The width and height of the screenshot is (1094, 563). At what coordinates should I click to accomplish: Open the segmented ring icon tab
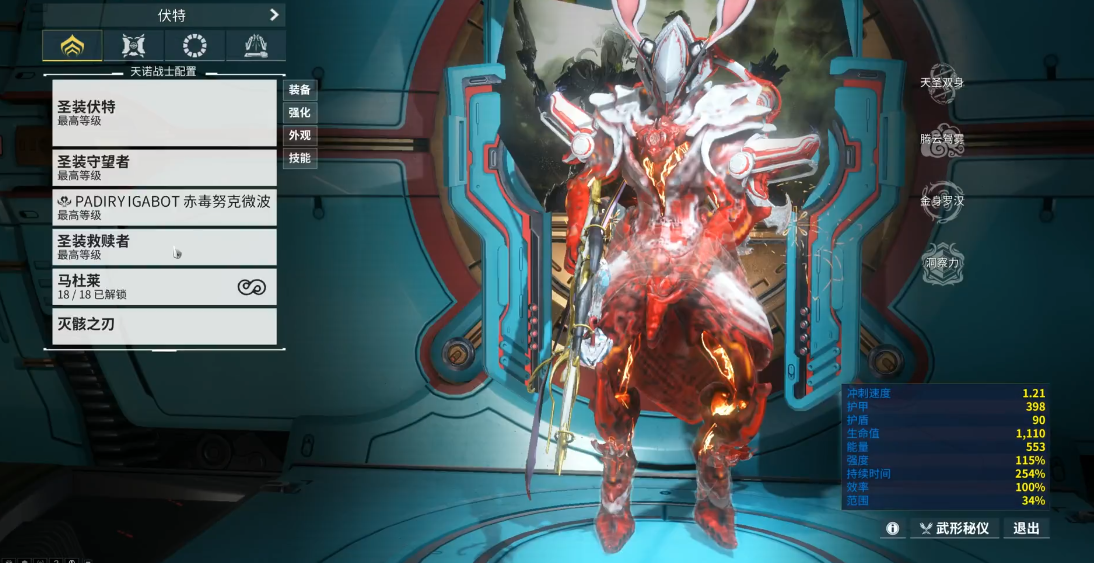(x=195, y=45)
